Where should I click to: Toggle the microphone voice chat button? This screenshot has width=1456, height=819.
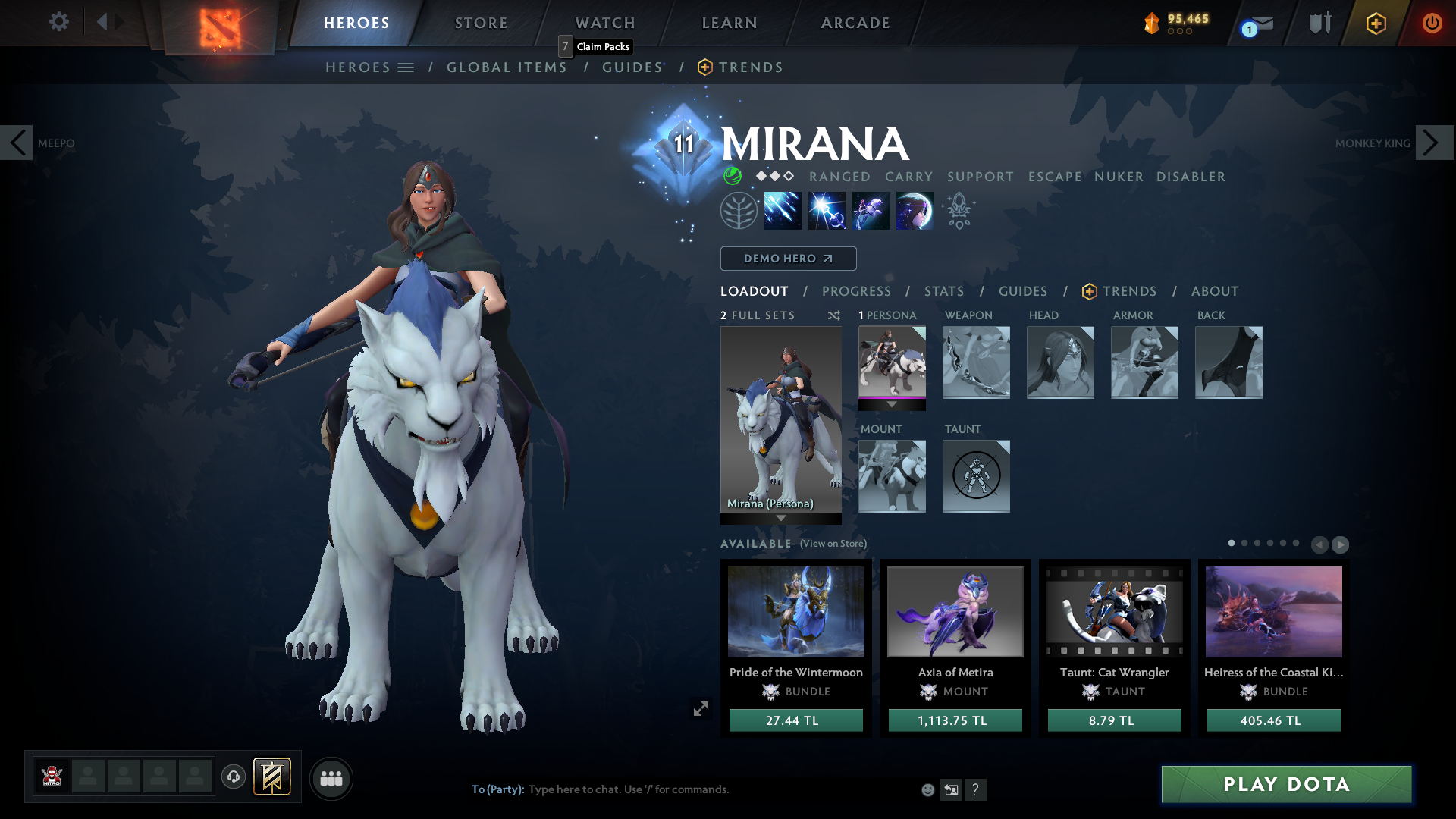click(x=233, y=778)
